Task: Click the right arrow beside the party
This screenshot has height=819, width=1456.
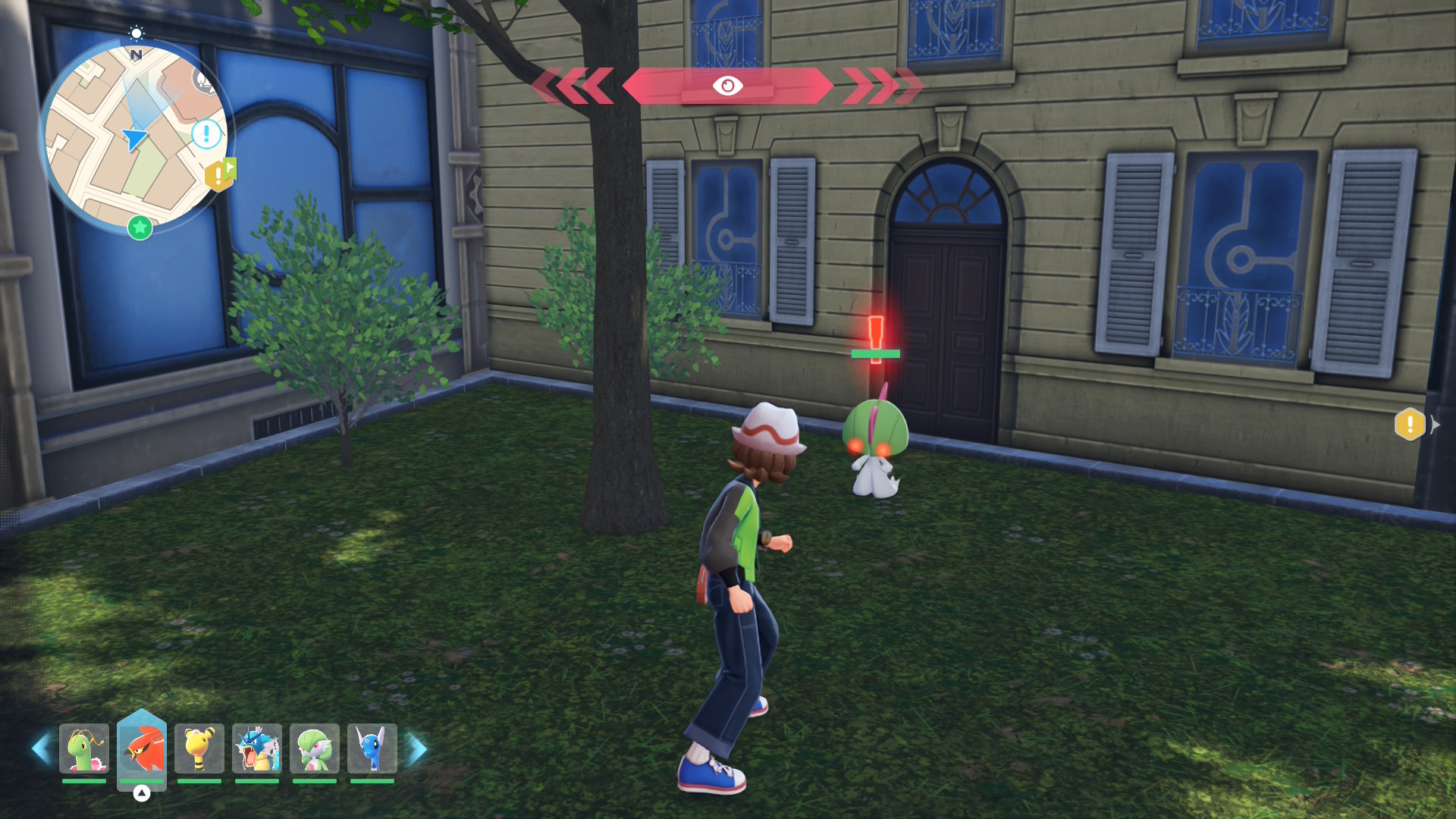Action: click(418, 749)
